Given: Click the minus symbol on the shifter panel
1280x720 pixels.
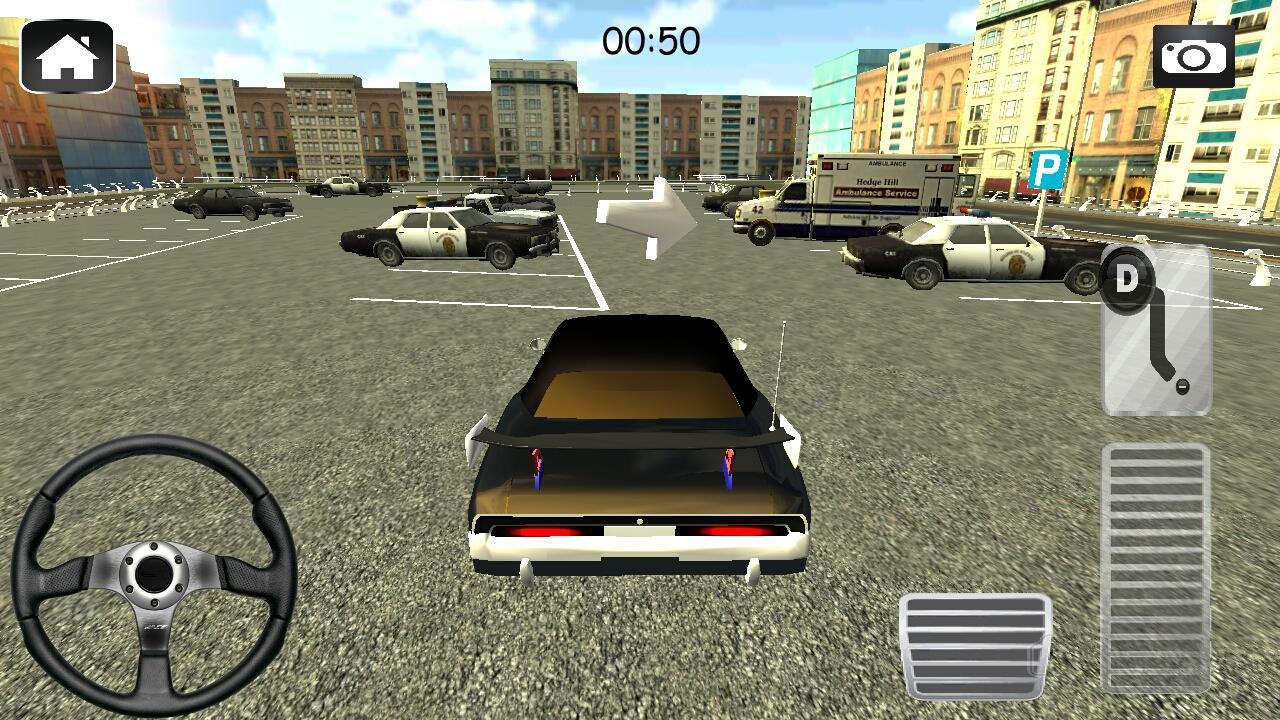Looking at the screenshot, I should 1185,384.
